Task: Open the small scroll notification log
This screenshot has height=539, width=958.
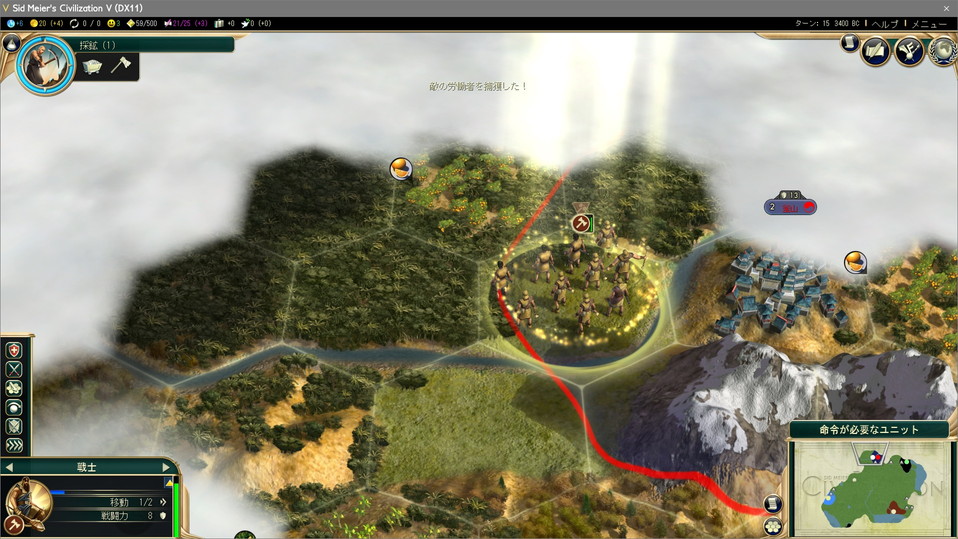Action: pos(849,44)
